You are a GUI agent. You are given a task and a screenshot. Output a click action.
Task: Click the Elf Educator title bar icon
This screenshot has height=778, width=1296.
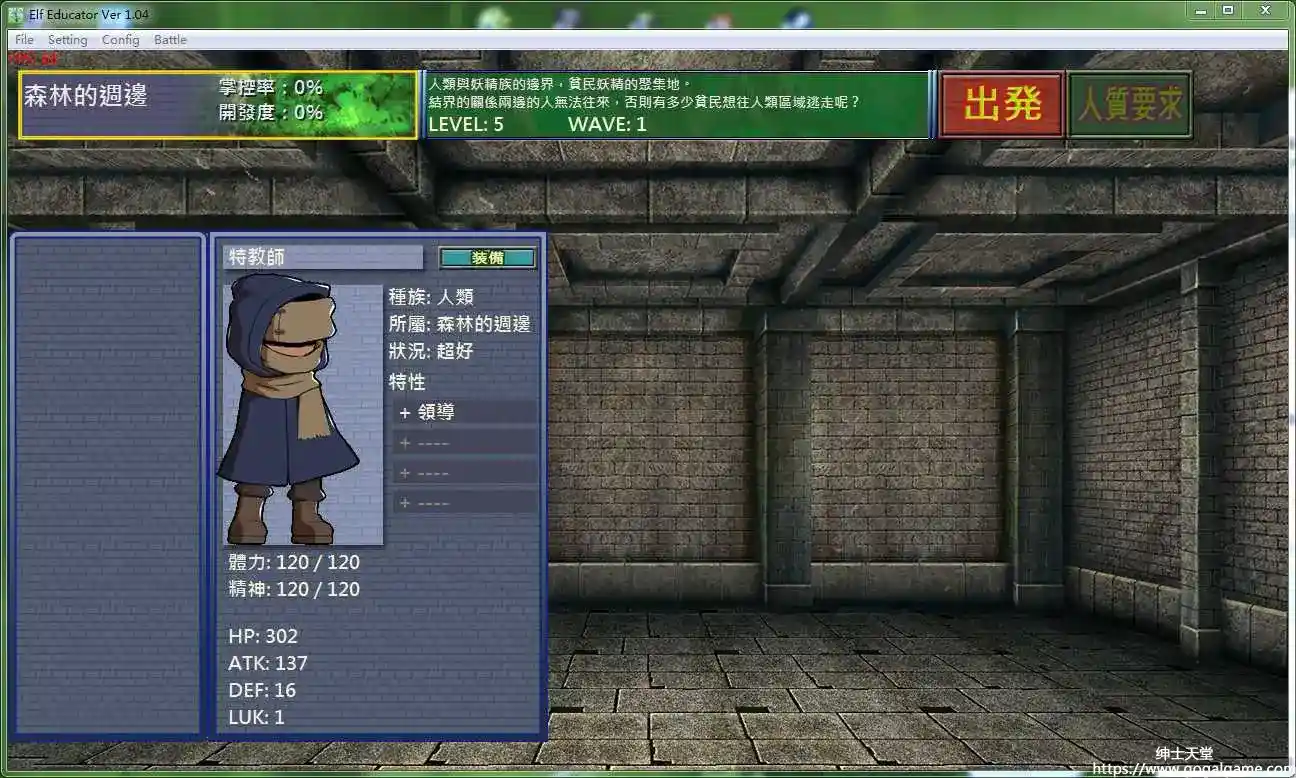(x=12, y=14)
